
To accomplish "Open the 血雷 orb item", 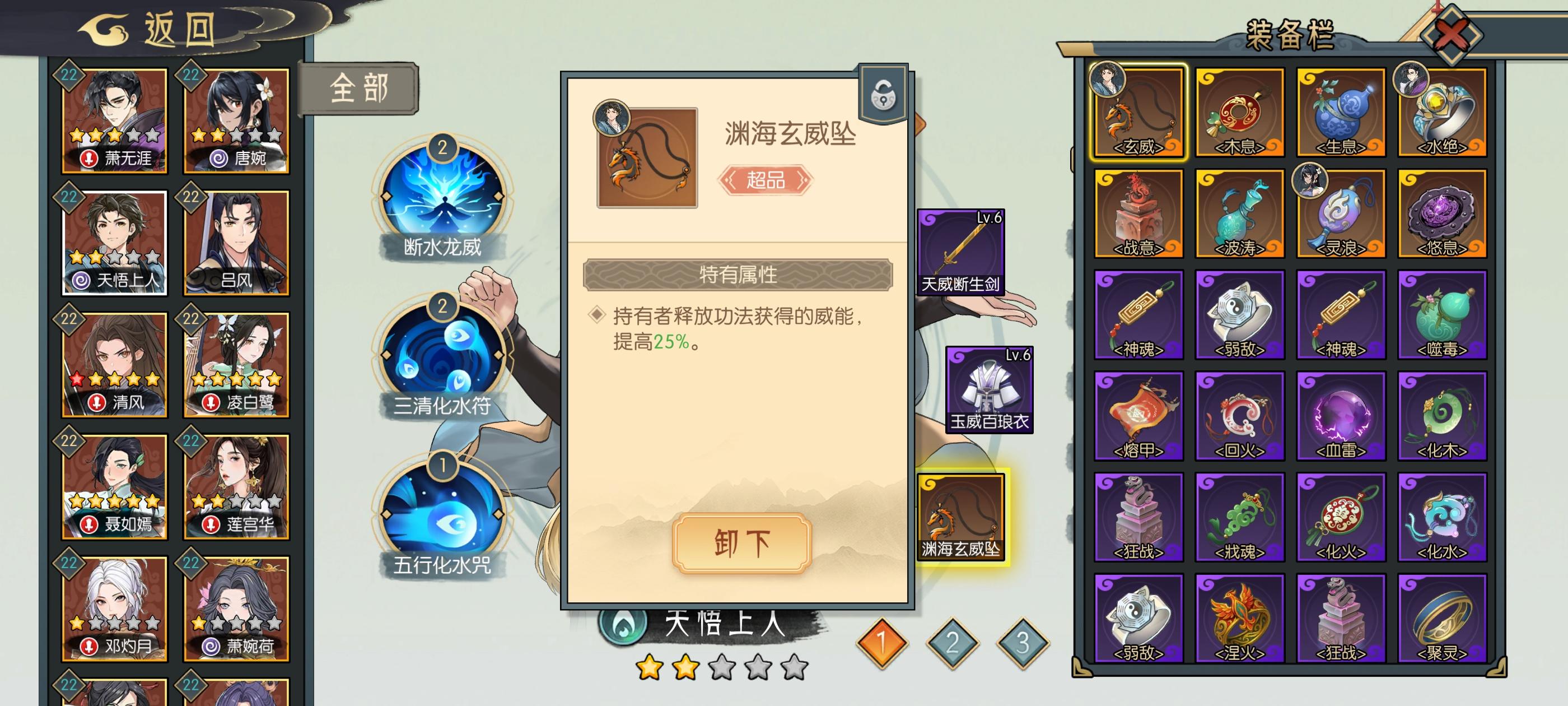I will 1341,414.
